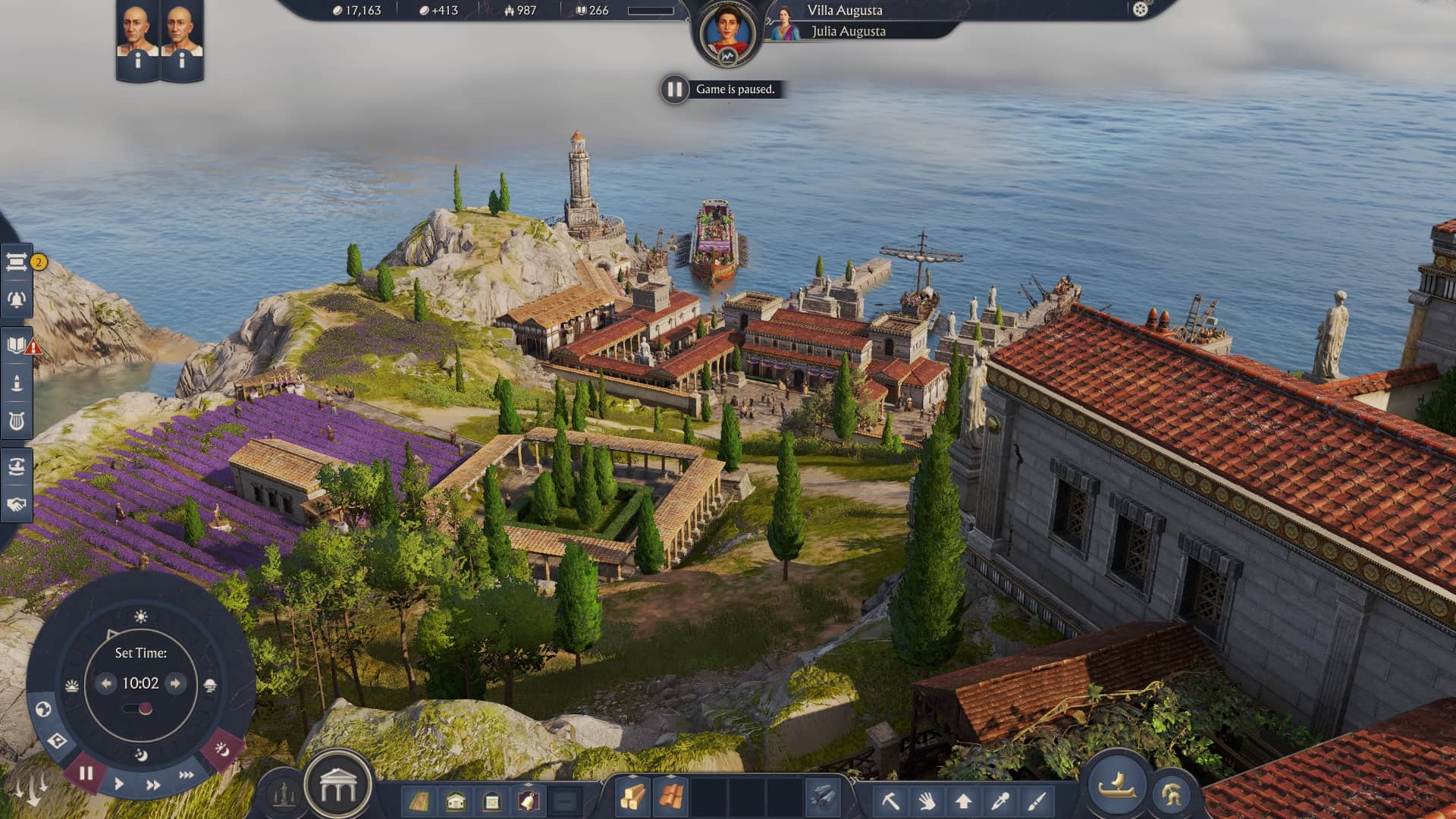Viewport: 1456px width, 819px height.
Task: Select the wooden logs construction slot
Action: tap(633, 798)
